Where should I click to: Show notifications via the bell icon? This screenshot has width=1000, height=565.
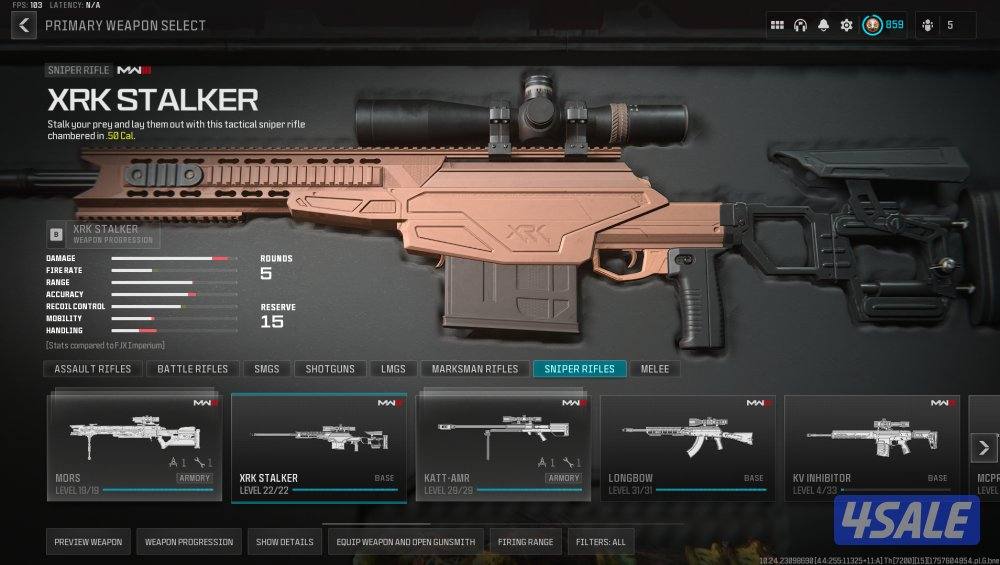click(x=823, y=25)
